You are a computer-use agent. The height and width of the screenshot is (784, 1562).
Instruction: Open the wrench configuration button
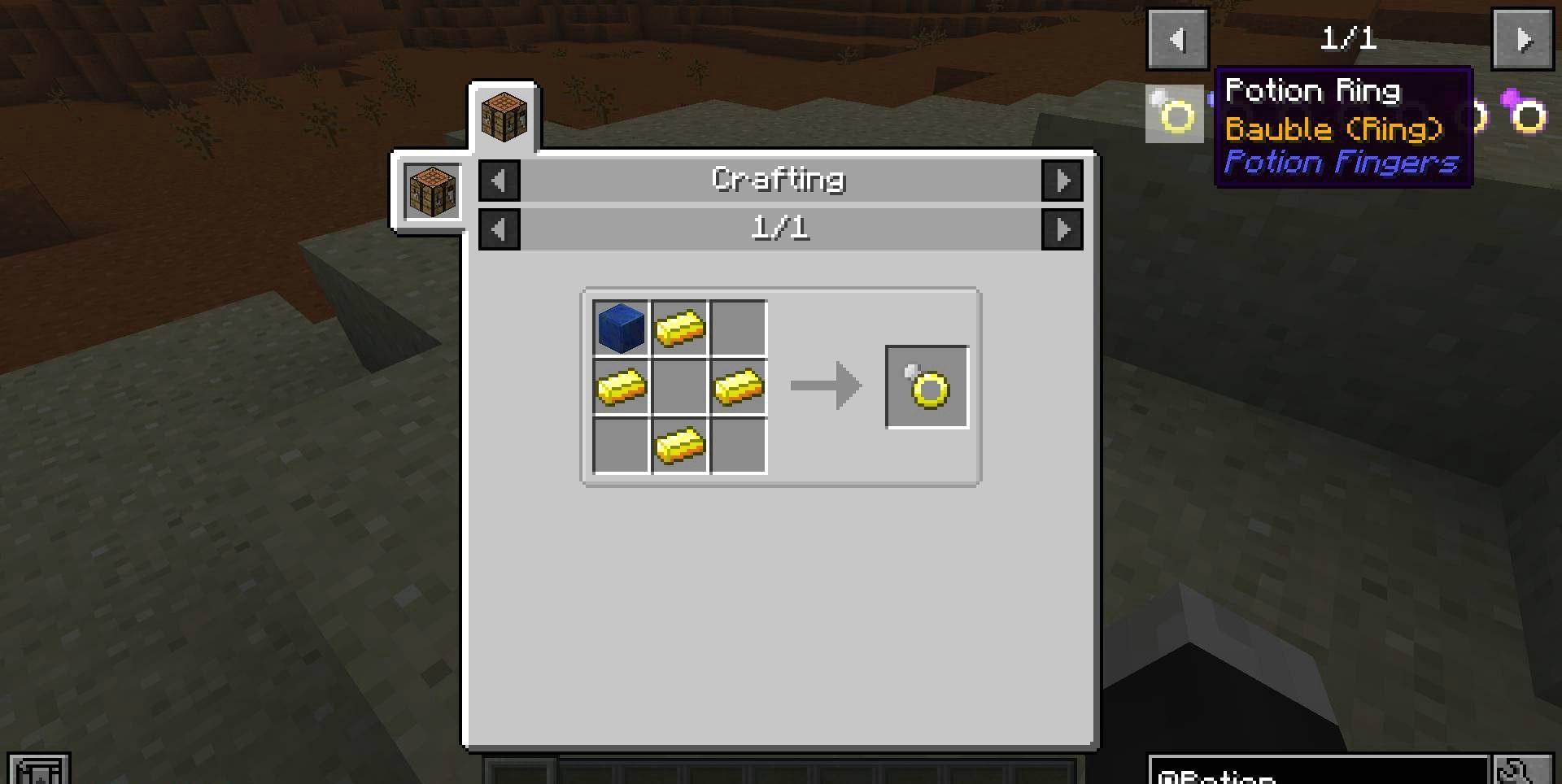coord(1522,771)
